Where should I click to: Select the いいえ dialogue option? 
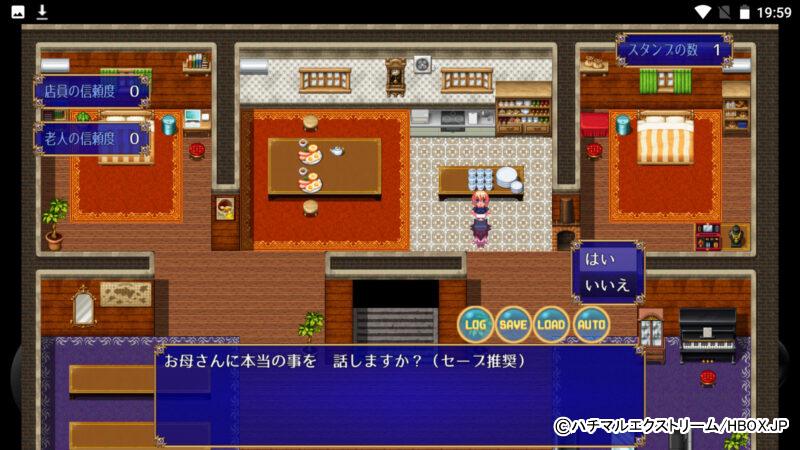point(606,284)
